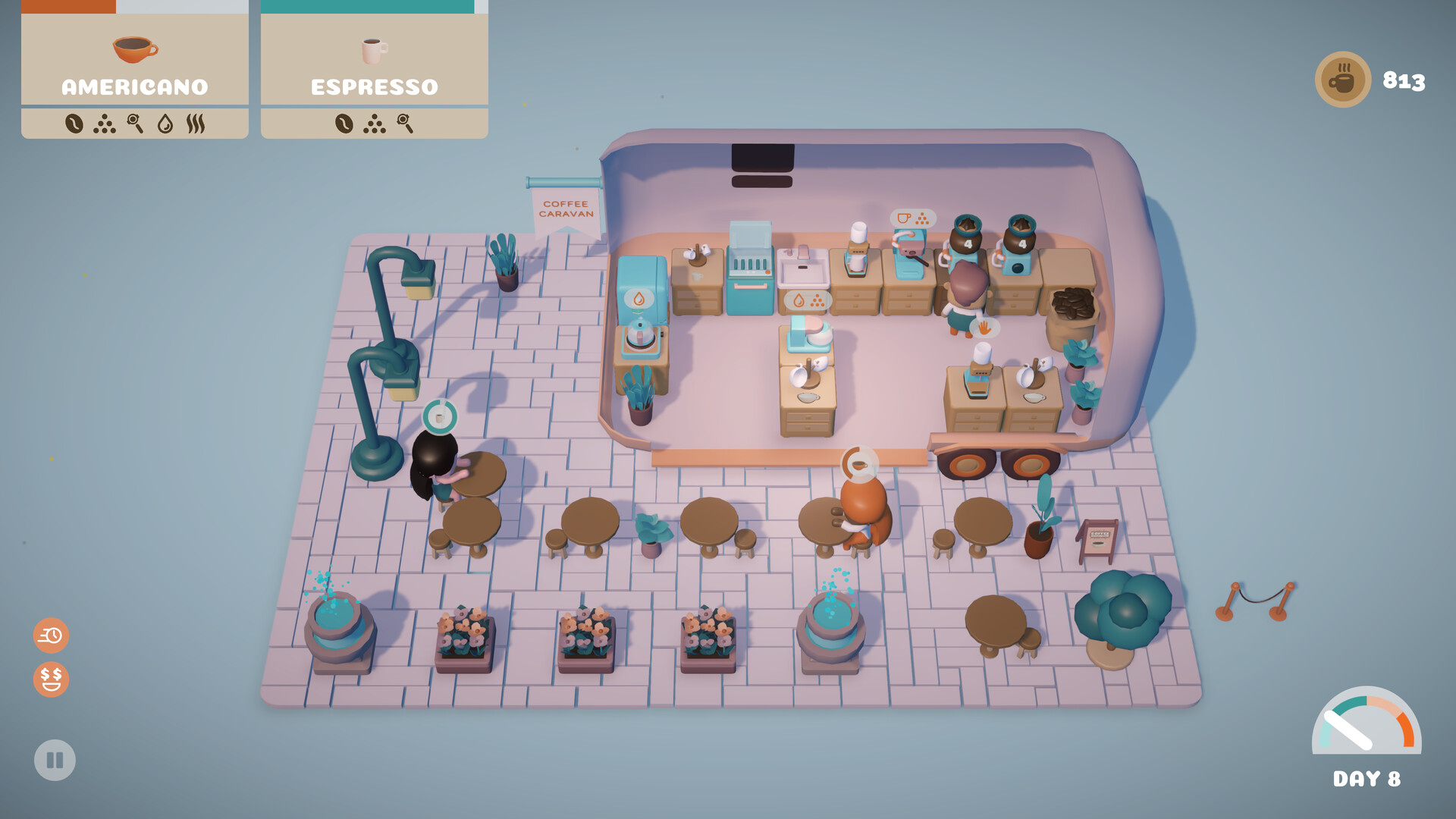Viewport: 1456px width, 819px height.
Task: Click the water drop icon on Americano recipe
Action: tap(165, 124)
